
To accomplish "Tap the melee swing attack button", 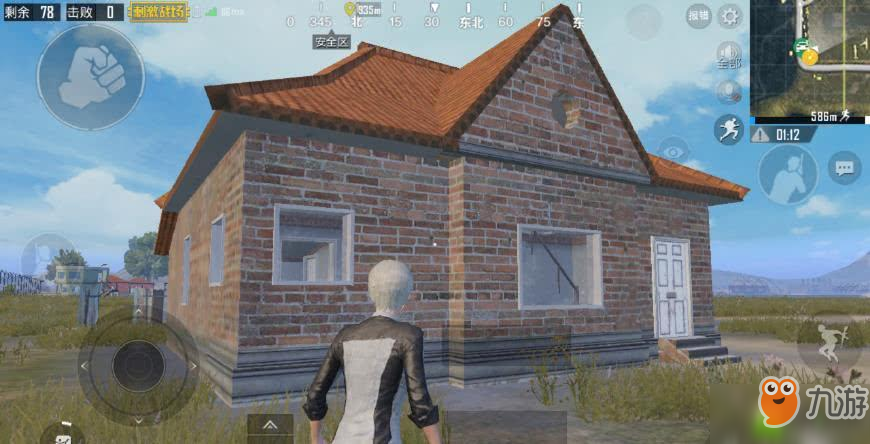I will 787,174.
